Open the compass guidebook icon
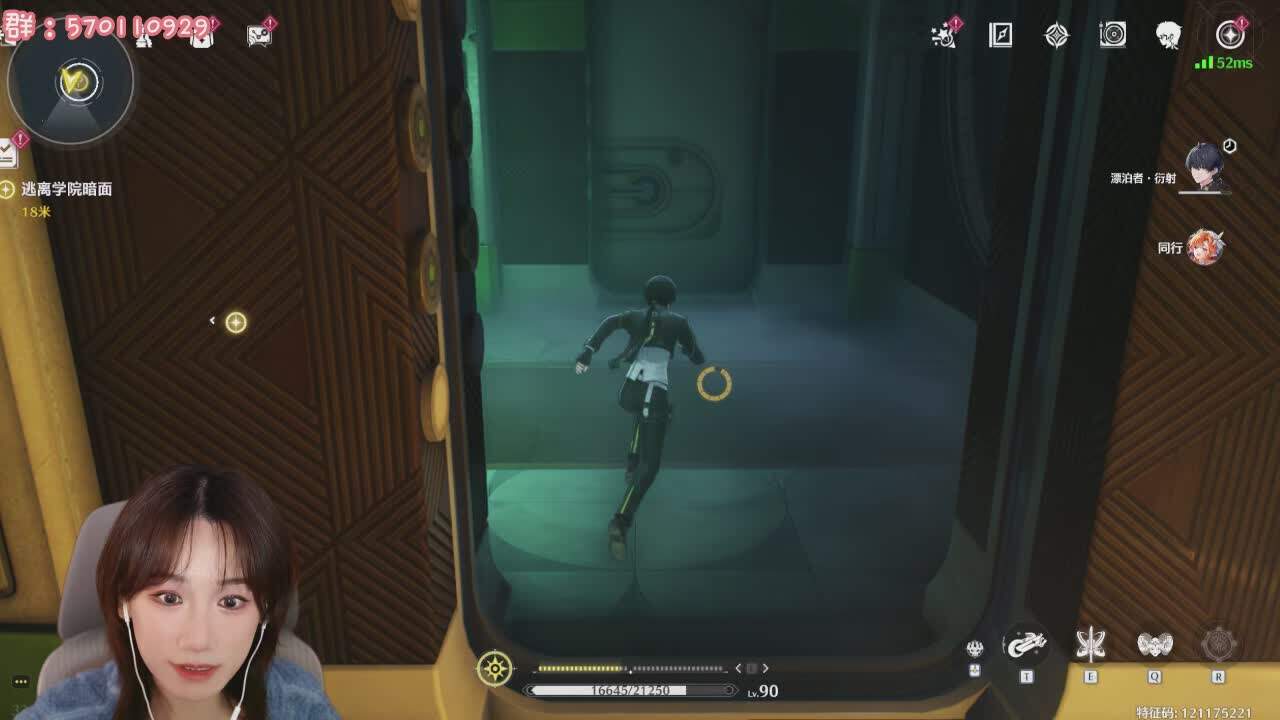This screenshot has height=720, width=1280. pos(1000,35)
